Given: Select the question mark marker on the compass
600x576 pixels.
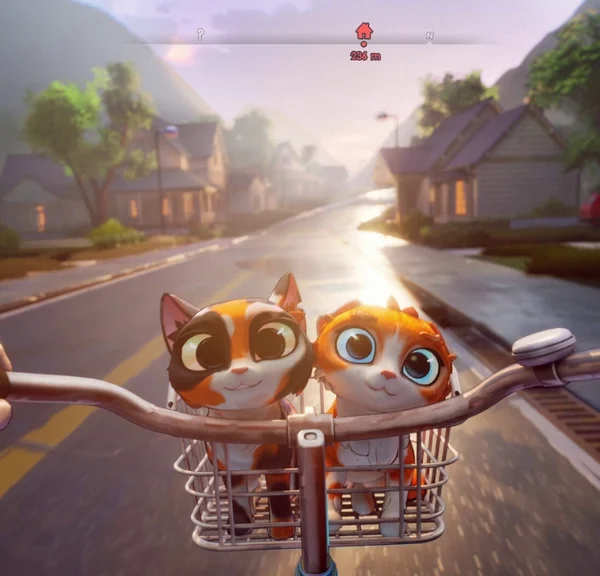Looking at the screenshot, I should point(200,34).
